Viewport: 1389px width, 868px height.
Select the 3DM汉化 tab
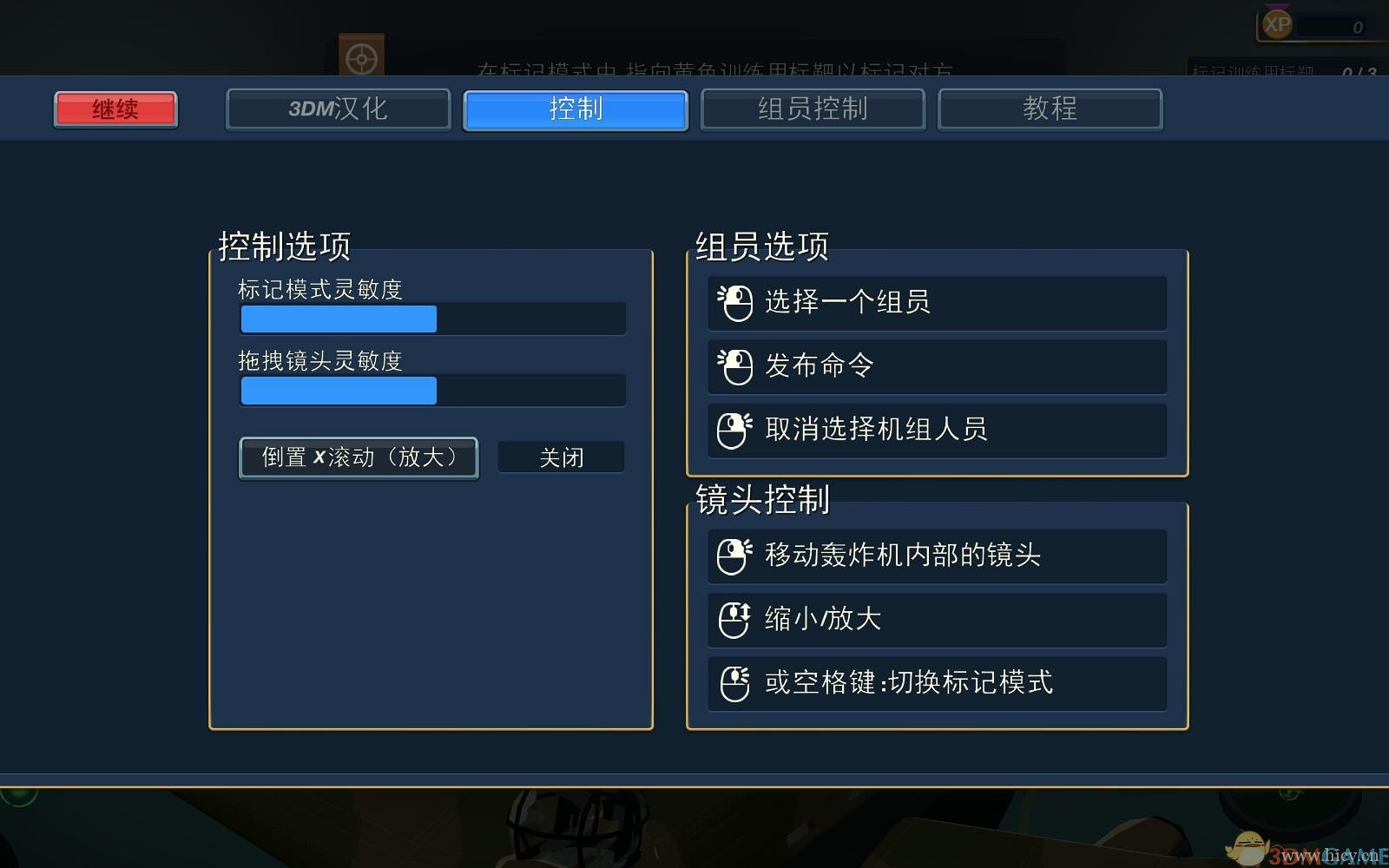[x=338, y=109]
